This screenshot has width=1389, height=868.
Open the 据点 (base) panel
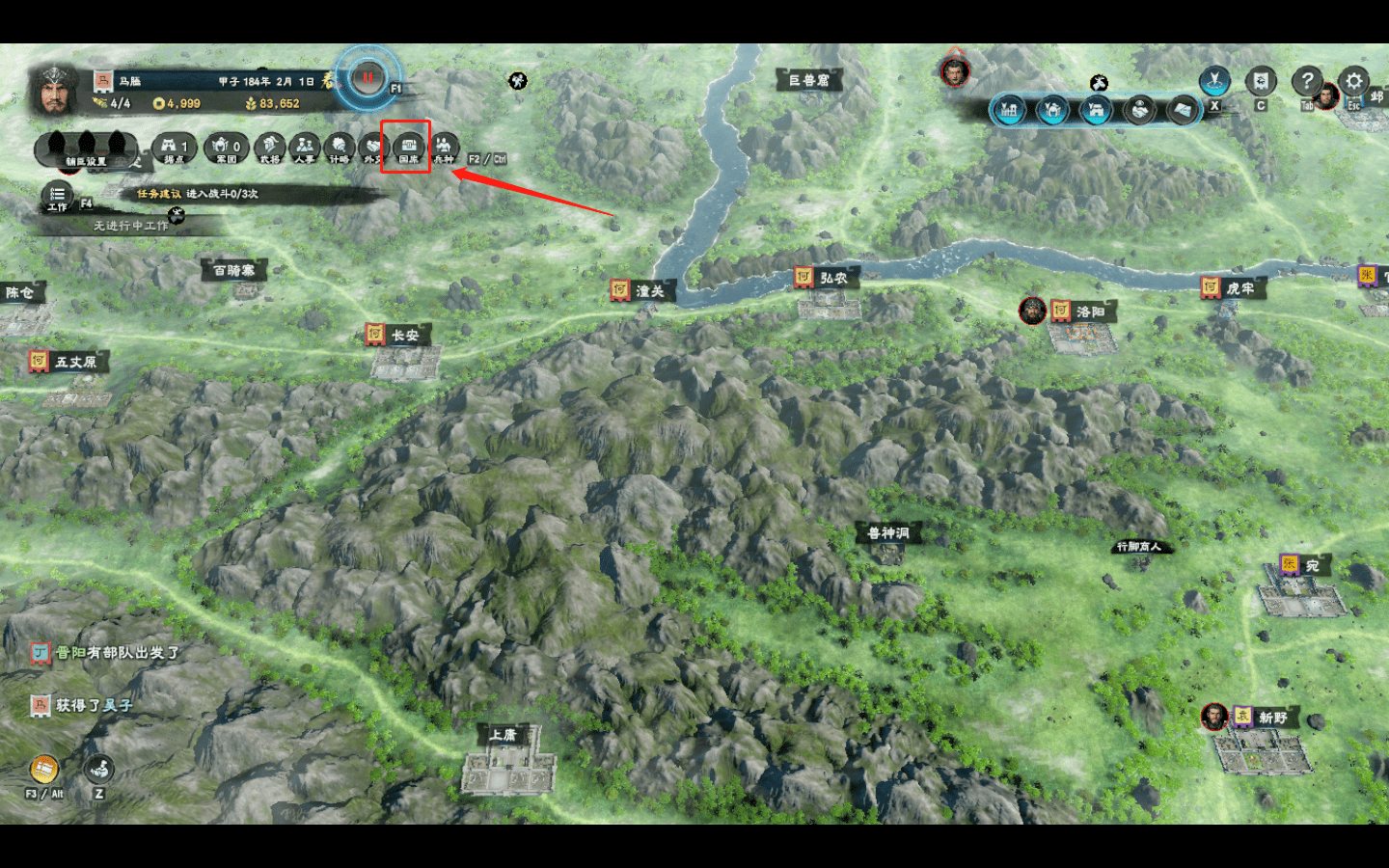[174, 148]
